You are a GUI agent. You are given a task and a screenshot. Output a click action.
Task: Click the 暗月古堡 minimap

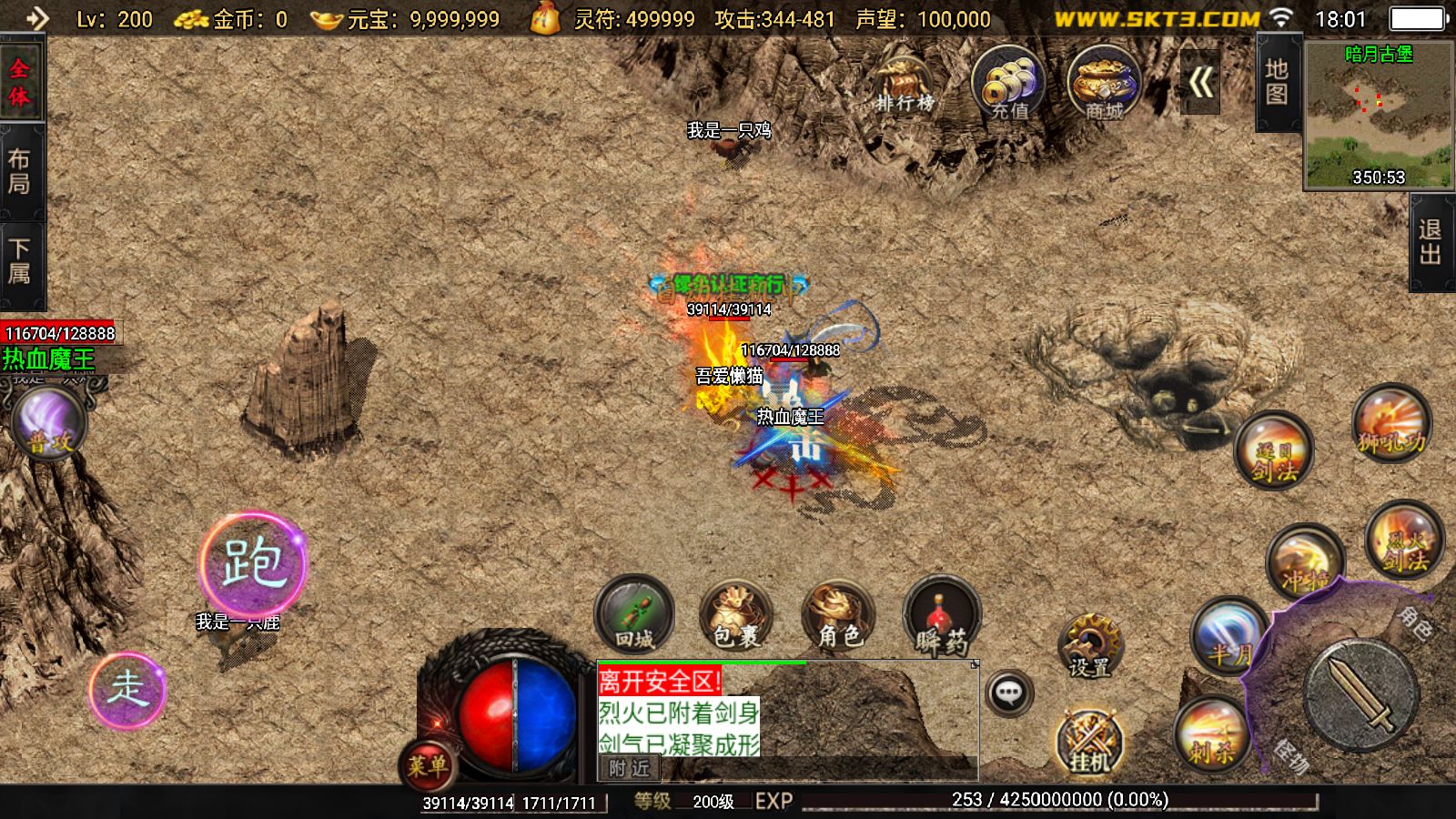(x=1379, y=116)
